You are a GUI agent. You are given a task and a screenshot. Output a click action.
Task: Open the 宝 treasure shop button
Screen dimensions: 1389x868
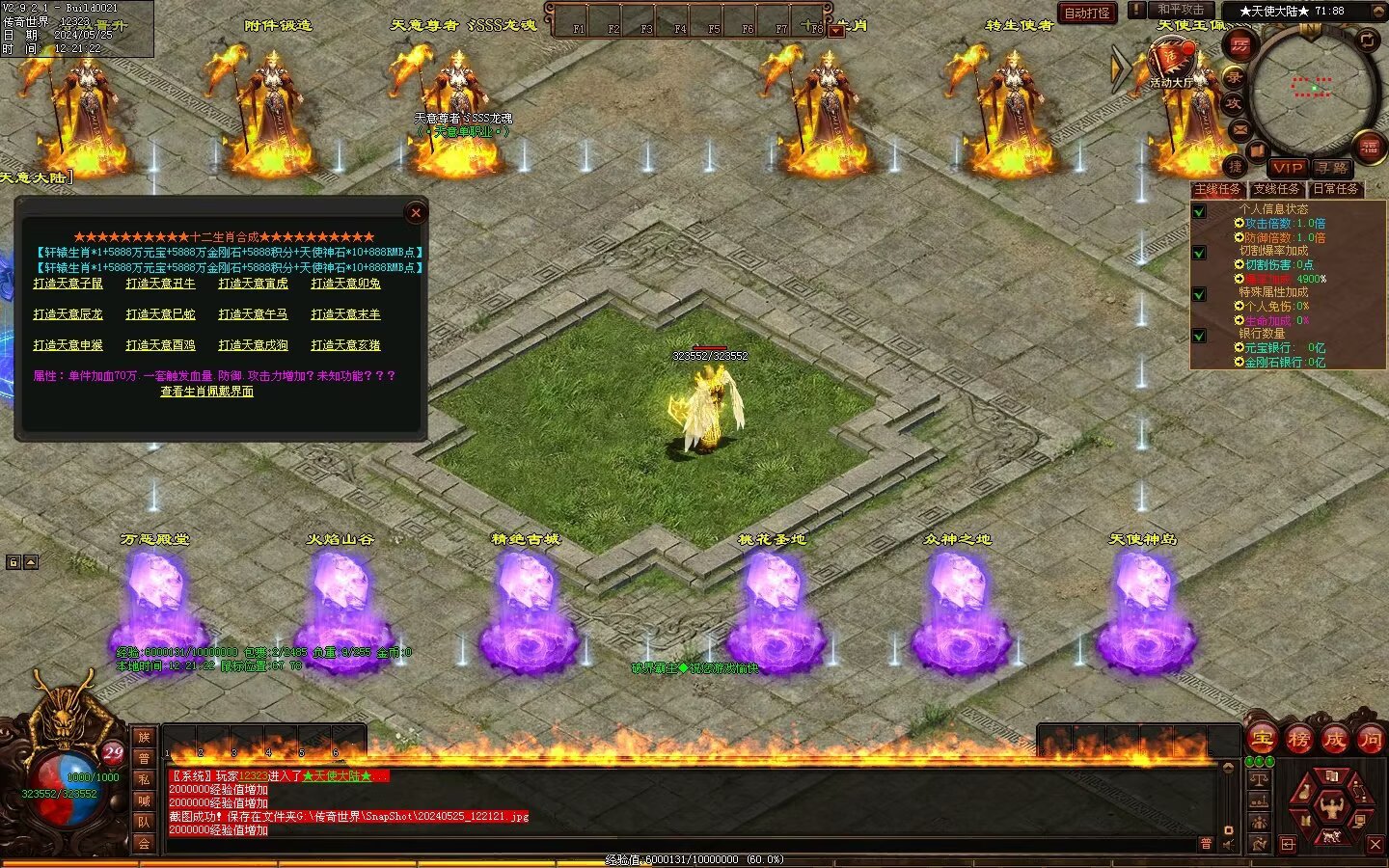tap(1263, 740)
